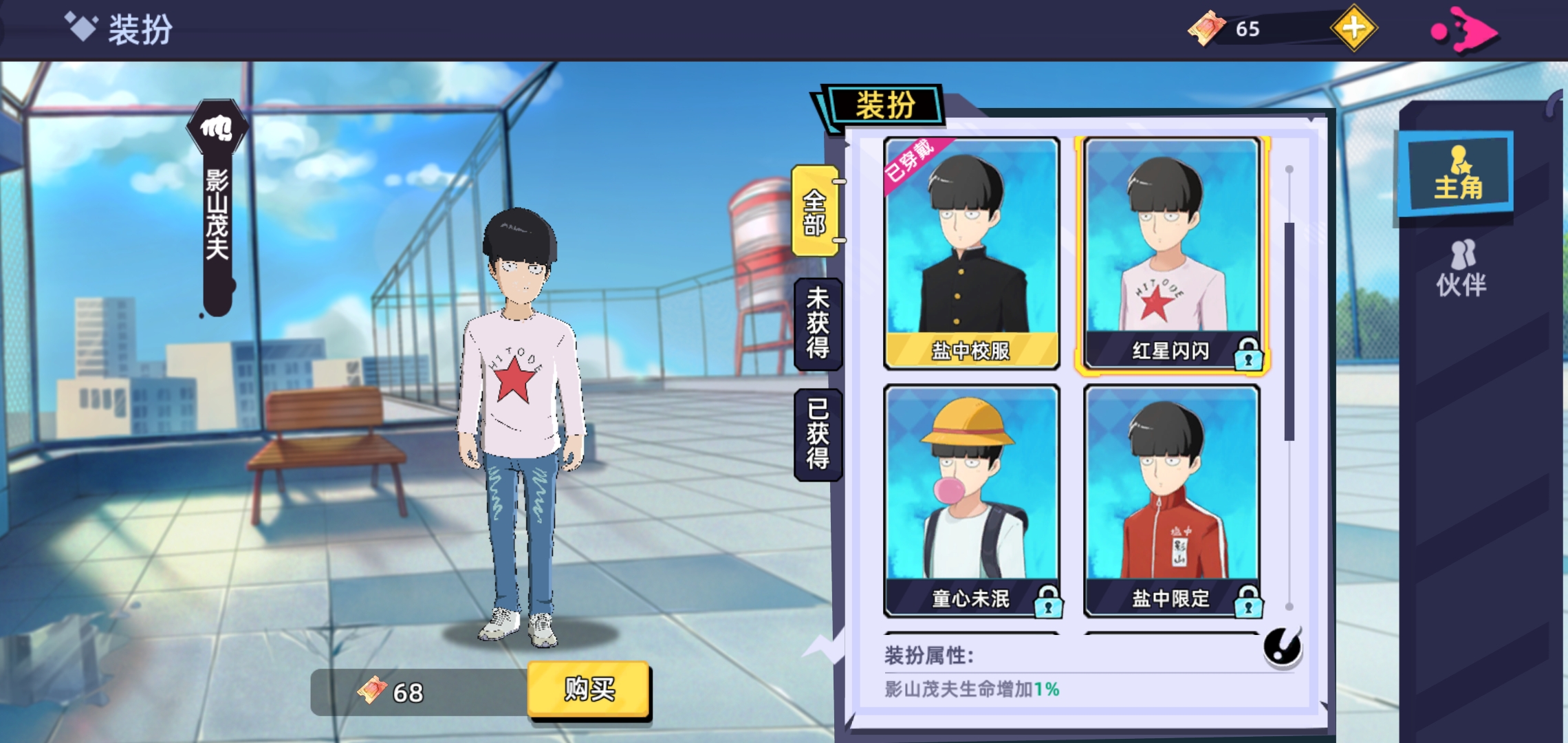Pick the 童心未泯 outfit card

[x=971, y=500]
